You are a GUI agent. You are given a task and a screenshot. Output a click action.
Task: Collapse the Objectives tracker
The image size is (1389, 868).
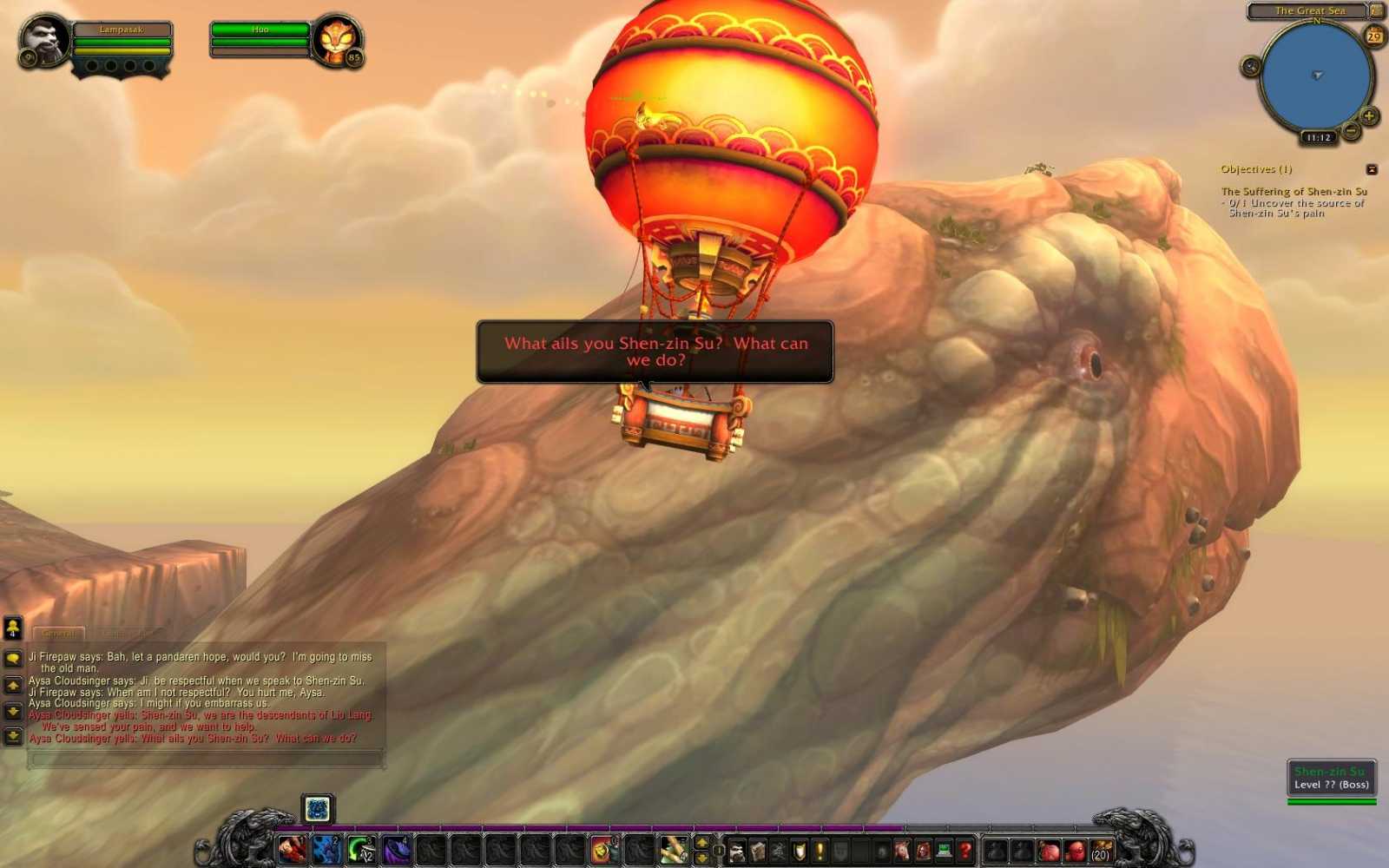pos(1373,169)
